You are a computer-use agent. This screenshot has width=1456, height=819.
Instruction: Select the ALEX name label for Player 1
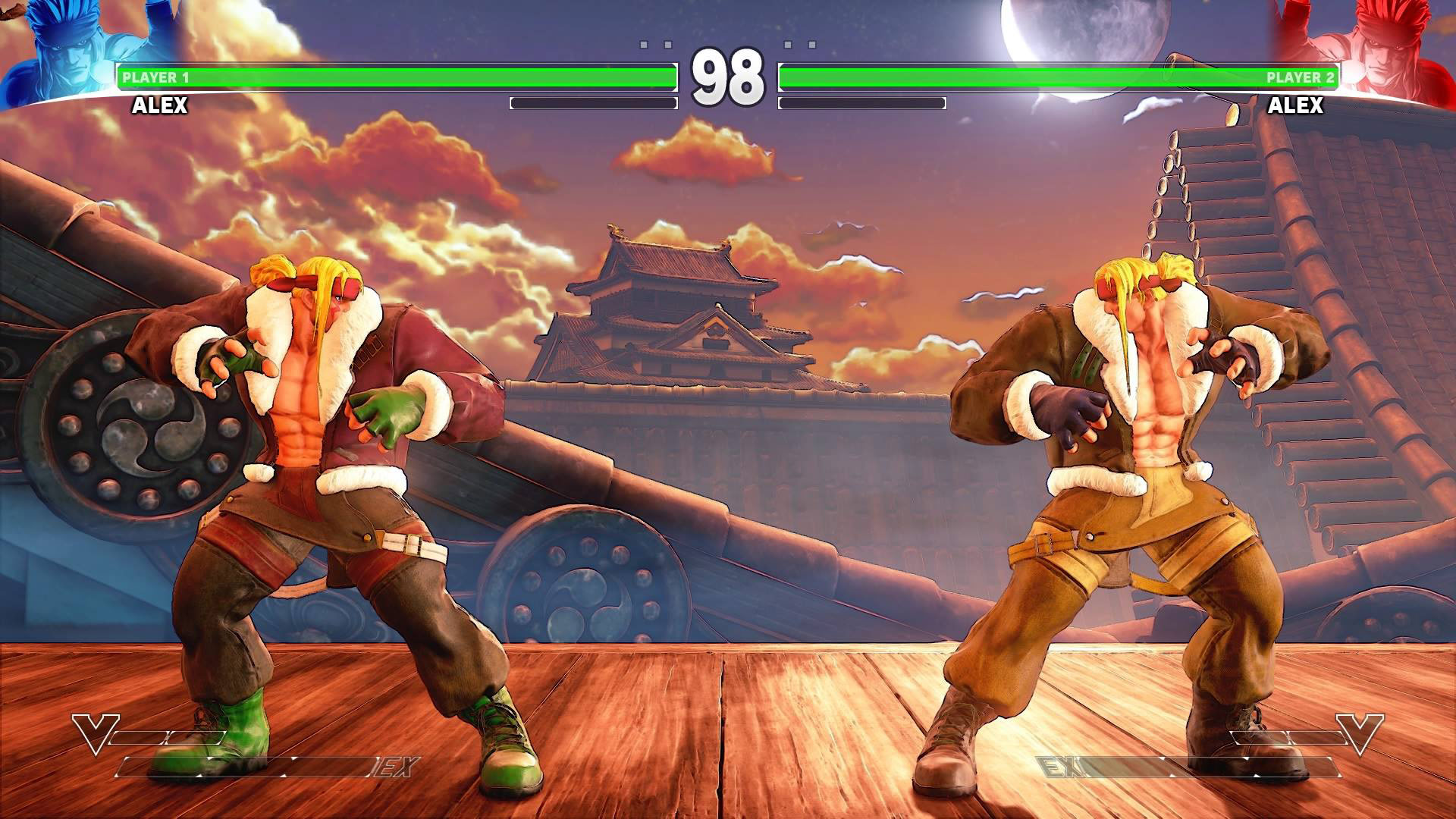coord(159,107)
